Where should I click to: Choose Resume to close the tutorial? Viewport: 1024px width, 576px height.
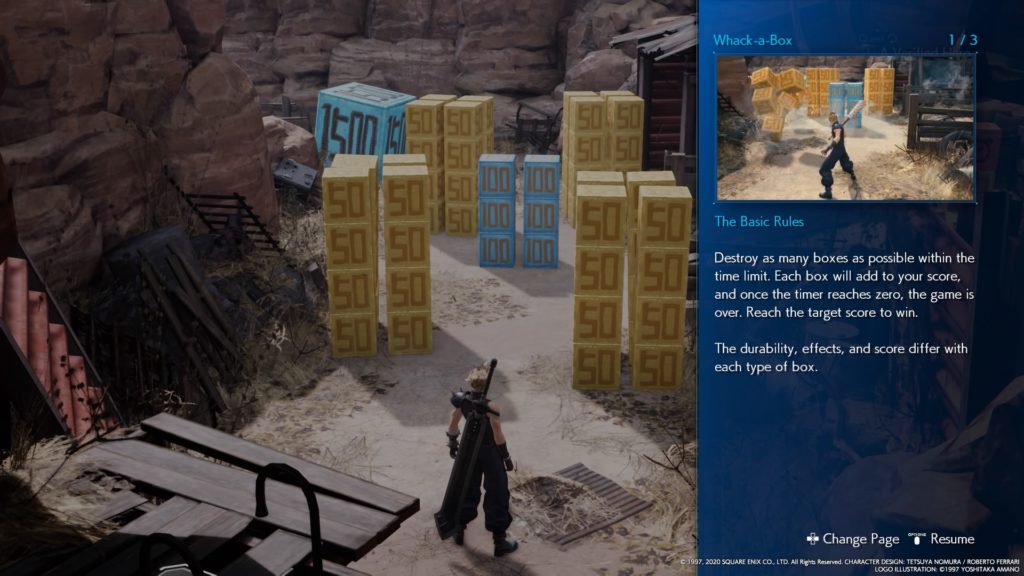[942, 539]
